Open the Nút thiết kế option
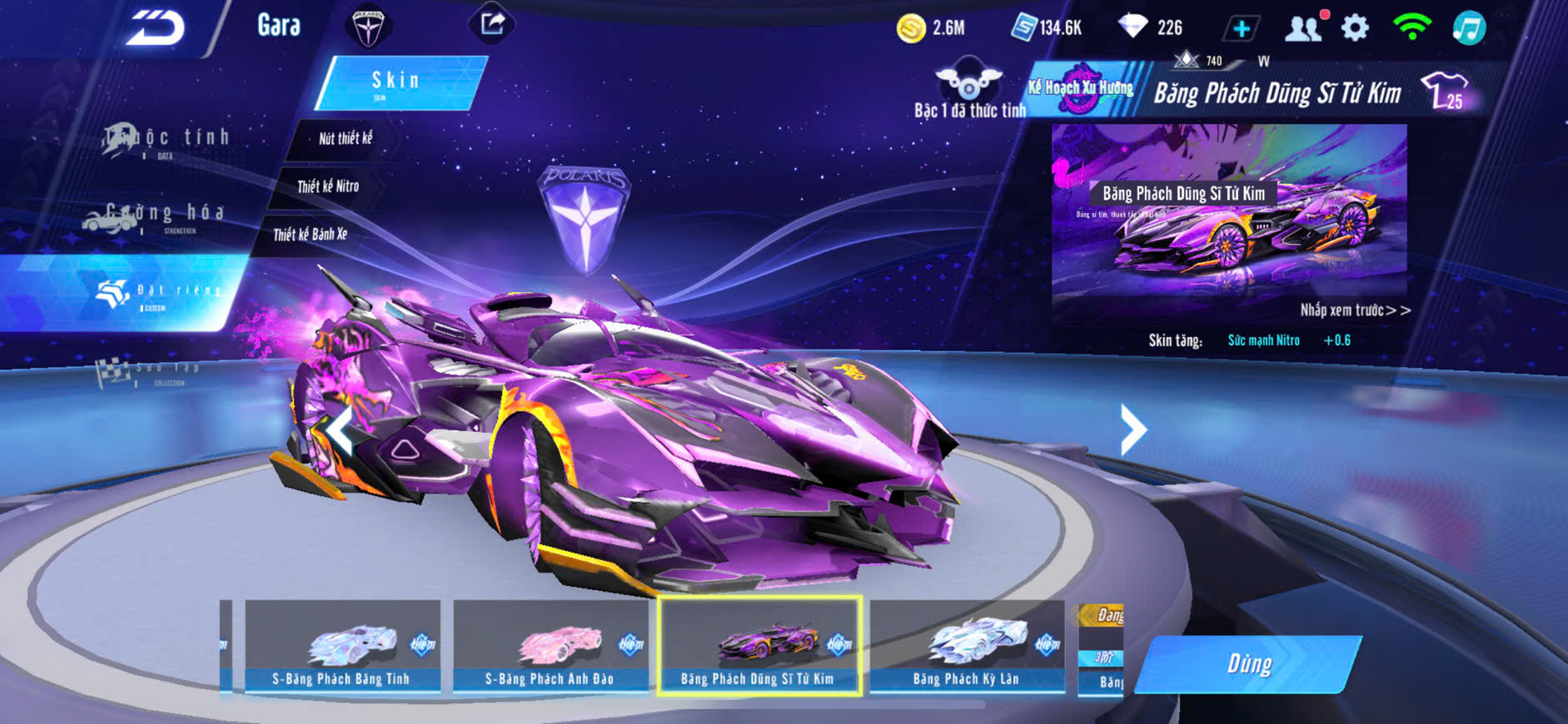 coord(345,139)
